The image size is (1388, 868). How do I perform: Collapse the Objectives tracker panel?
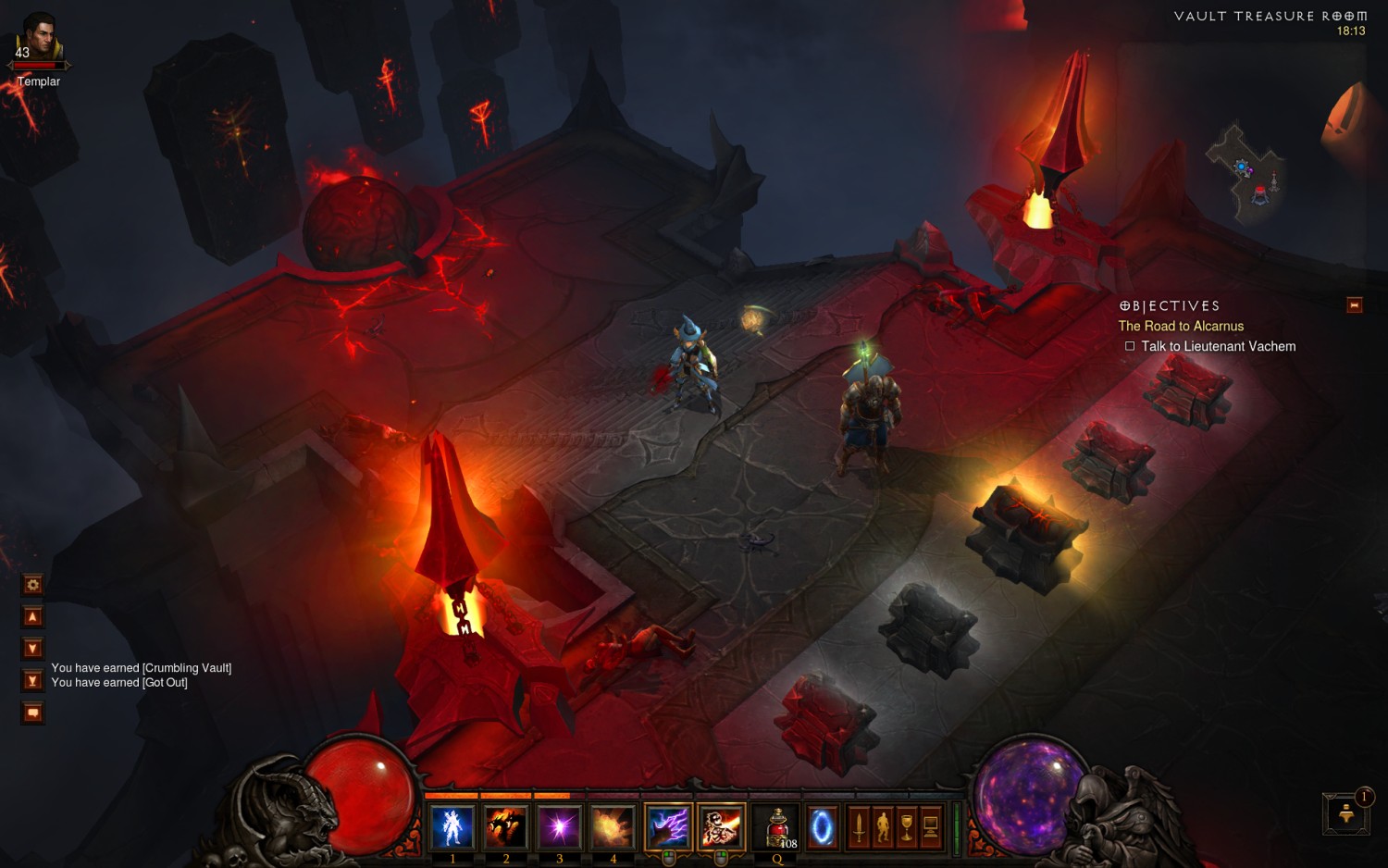[x=1354, y=305]
